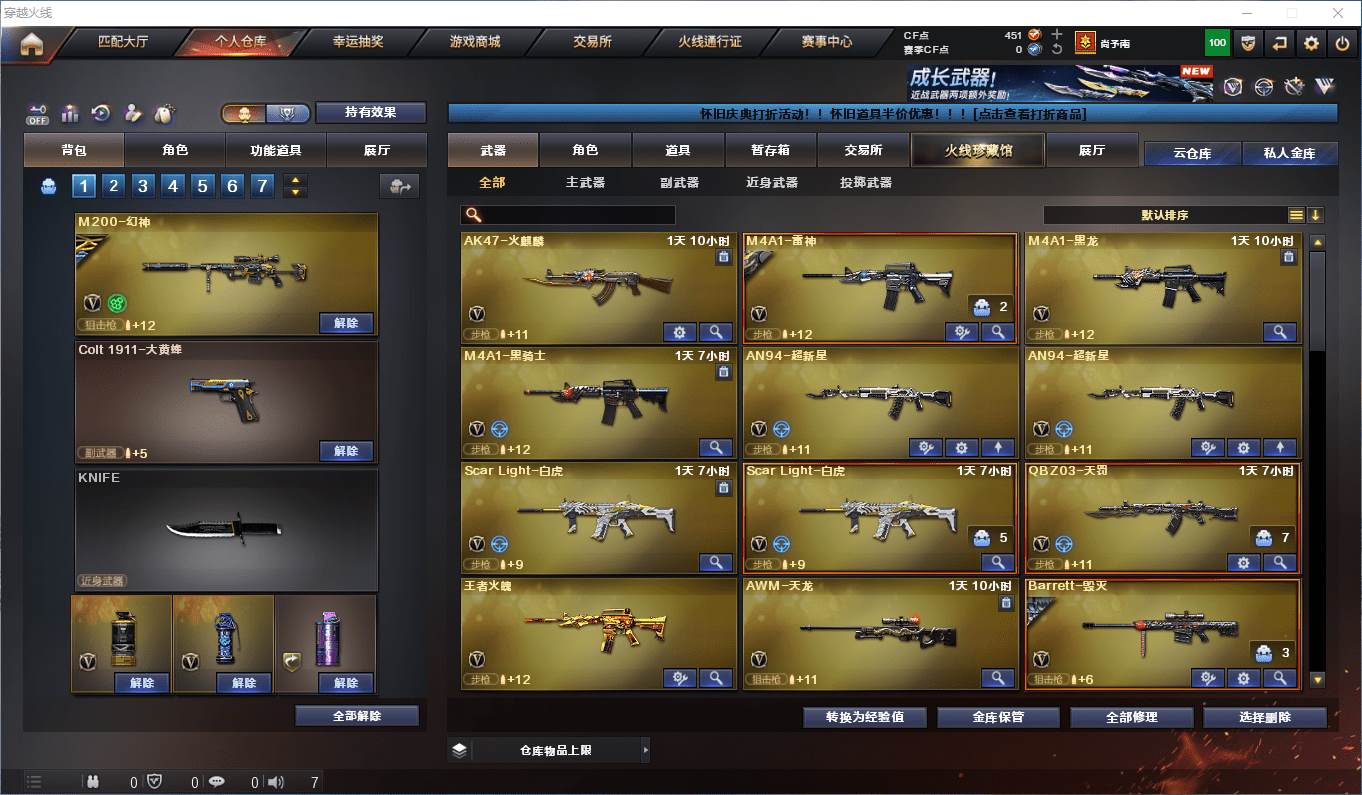Open the 匹配大厅 lobby tab
Image resolution: width=1362 pixels, height=795 pixels.
123,42
